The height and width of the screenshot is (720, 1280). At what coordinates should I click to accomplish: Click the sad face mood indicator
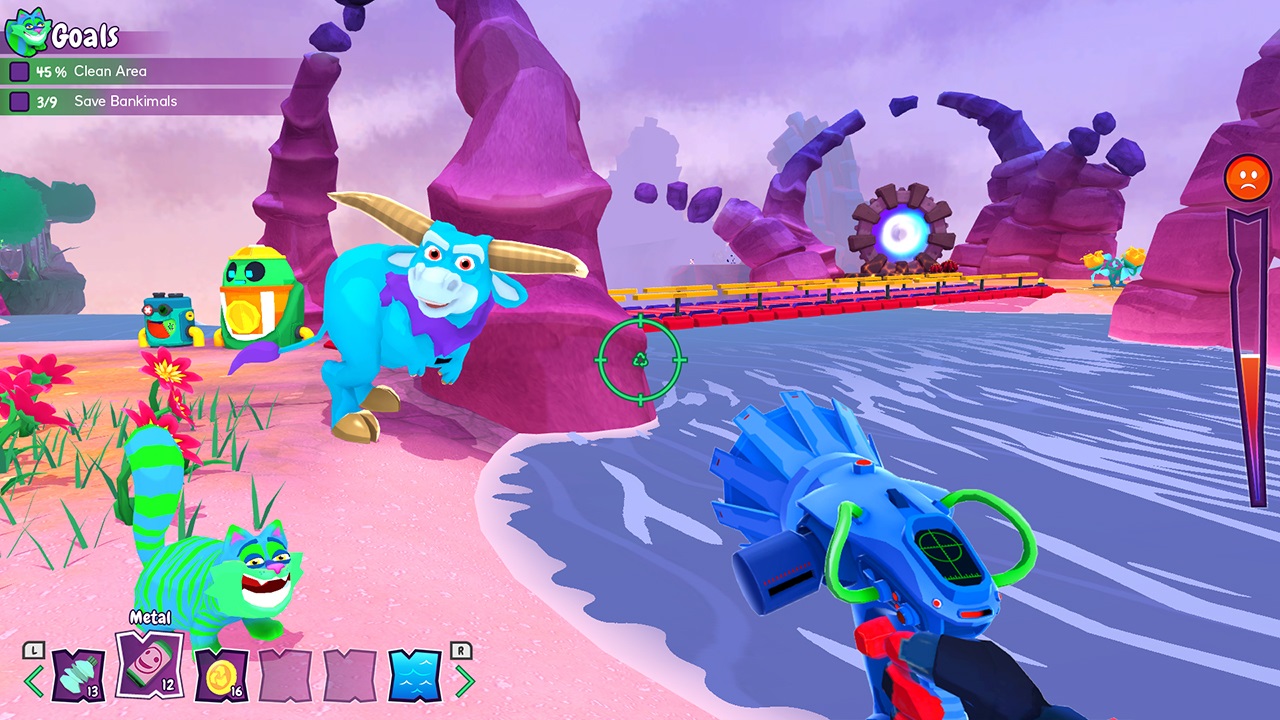1245,179
